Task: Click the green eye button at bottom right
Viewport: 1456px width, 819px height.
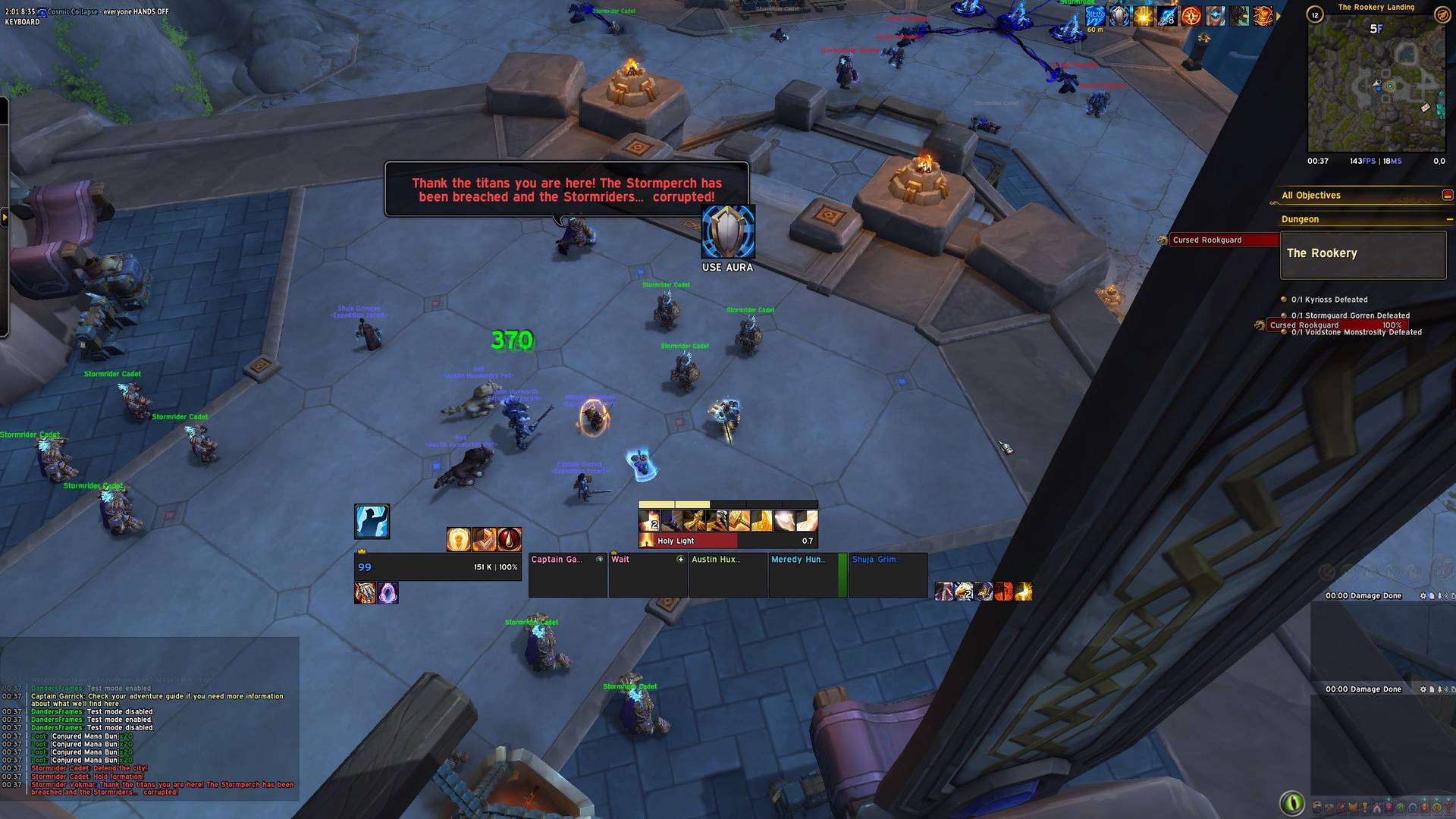Action: pos(1292,802)
